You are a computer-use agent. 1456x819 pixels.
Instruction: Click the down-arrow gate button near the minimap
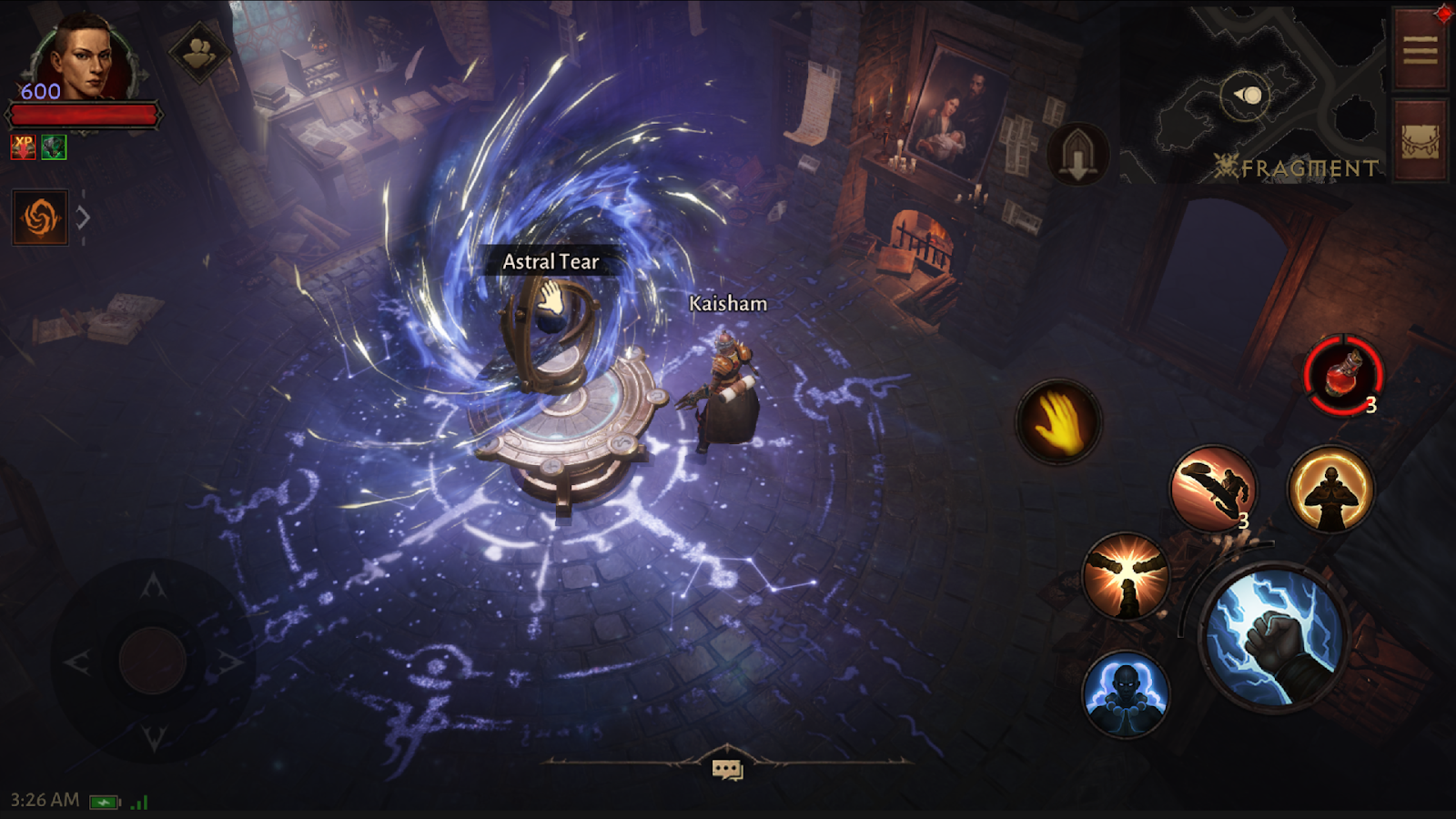[1078, 153]
